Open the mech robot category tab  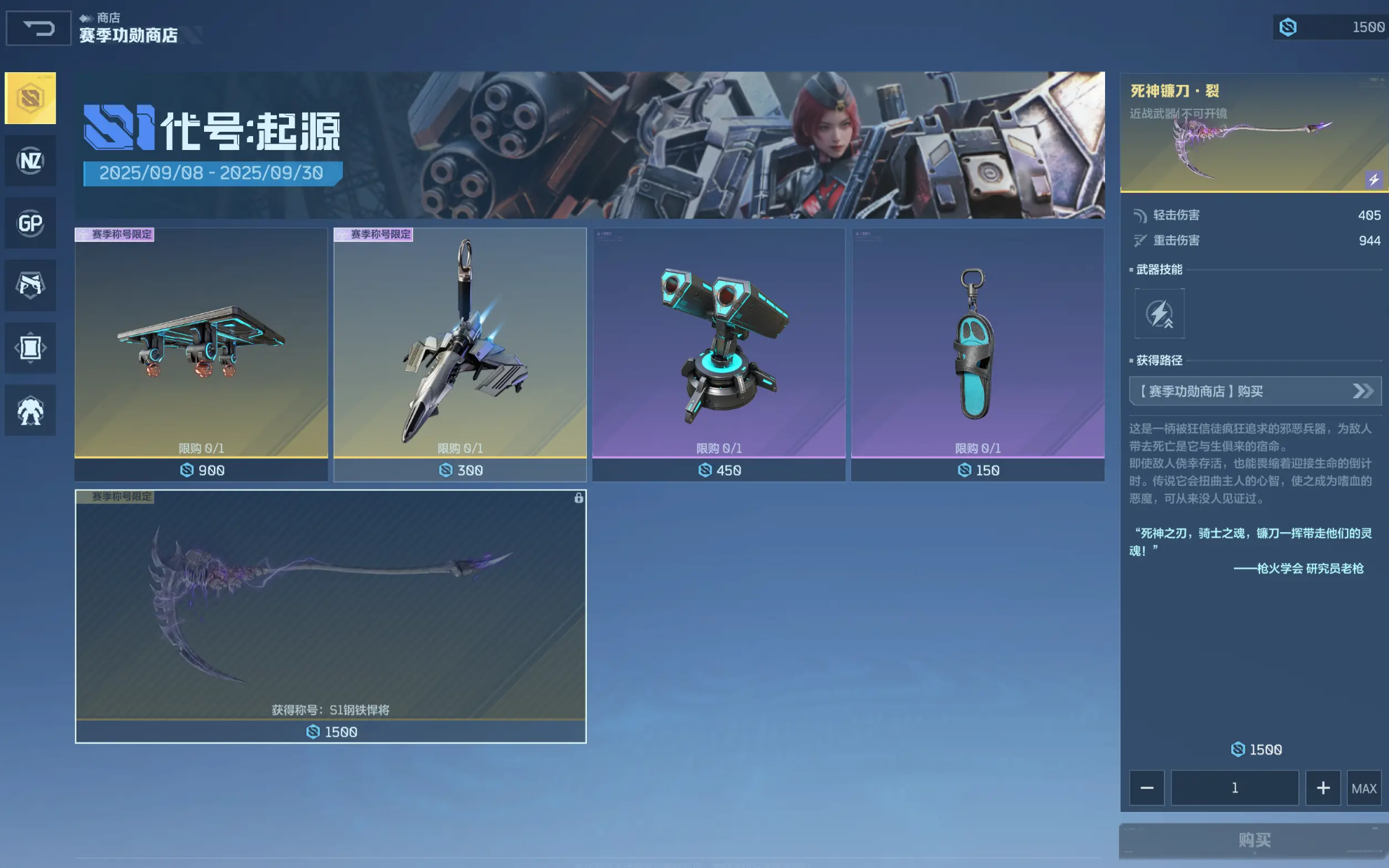point(30,411)
